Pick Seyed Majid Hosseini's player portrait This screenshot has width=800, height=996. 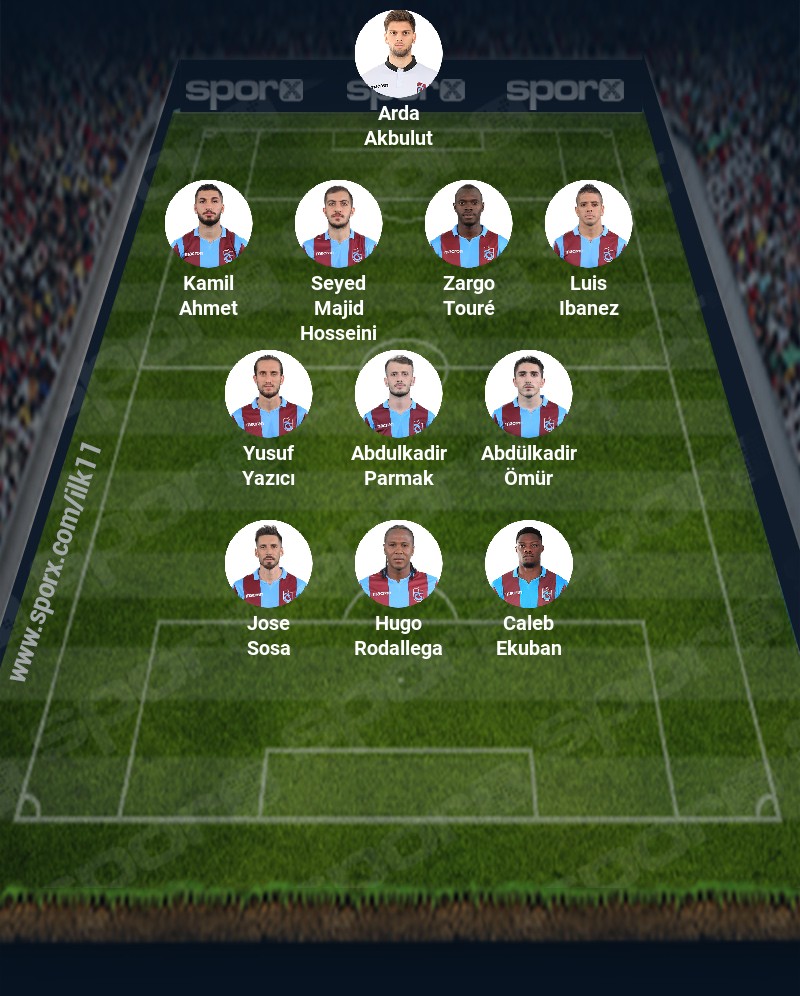338,224
